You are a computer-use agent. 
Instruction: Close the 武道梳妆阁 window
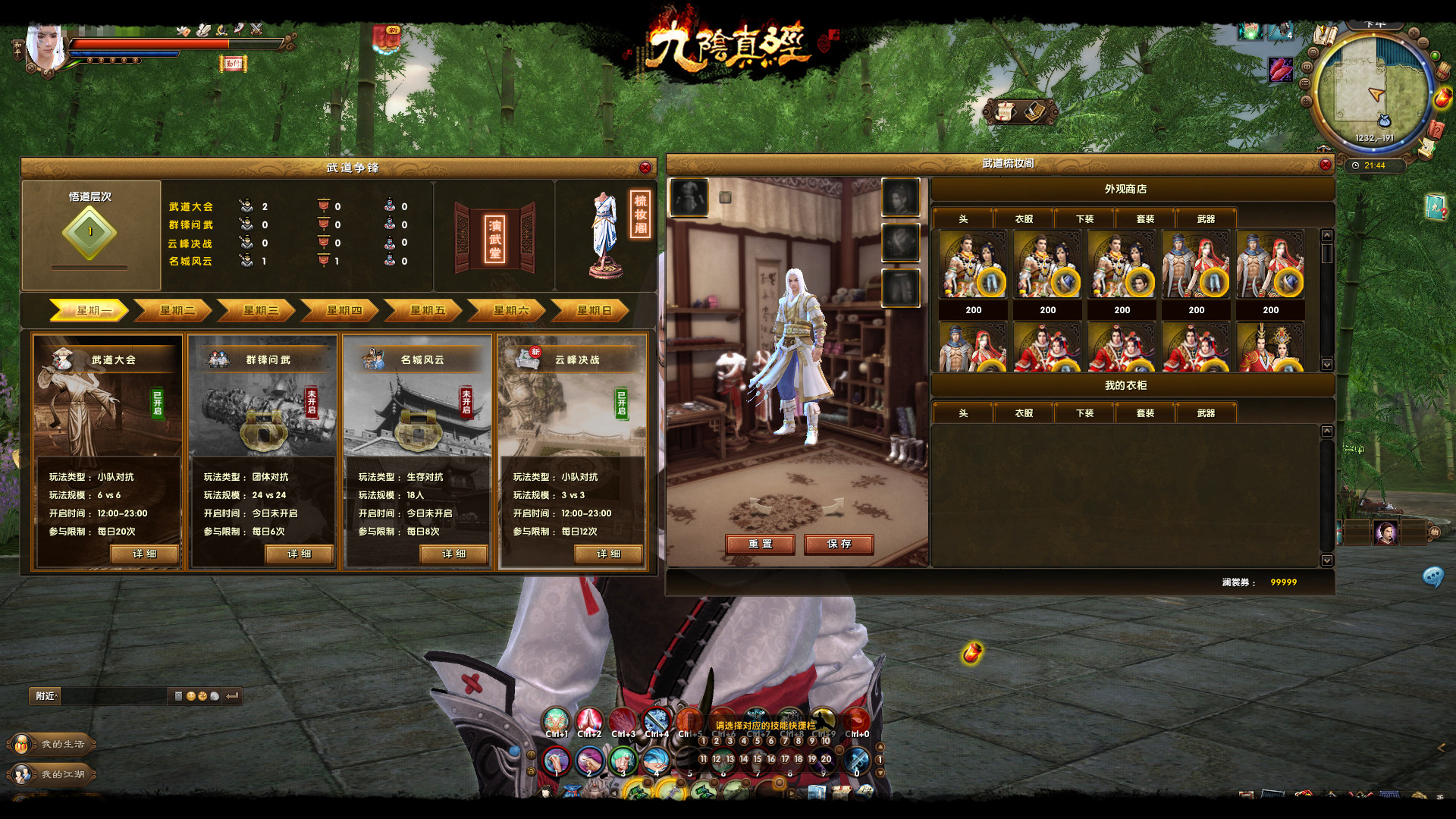tap(1326, 165)
